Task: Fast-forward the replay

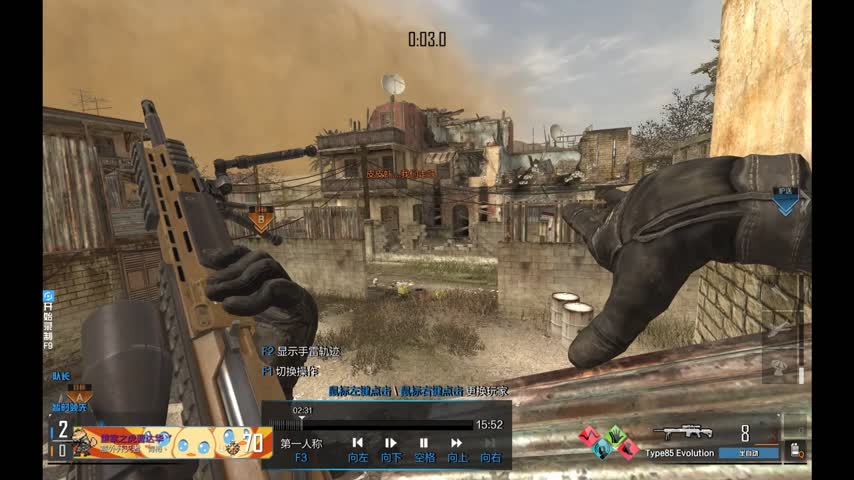Action: point(457,443)
